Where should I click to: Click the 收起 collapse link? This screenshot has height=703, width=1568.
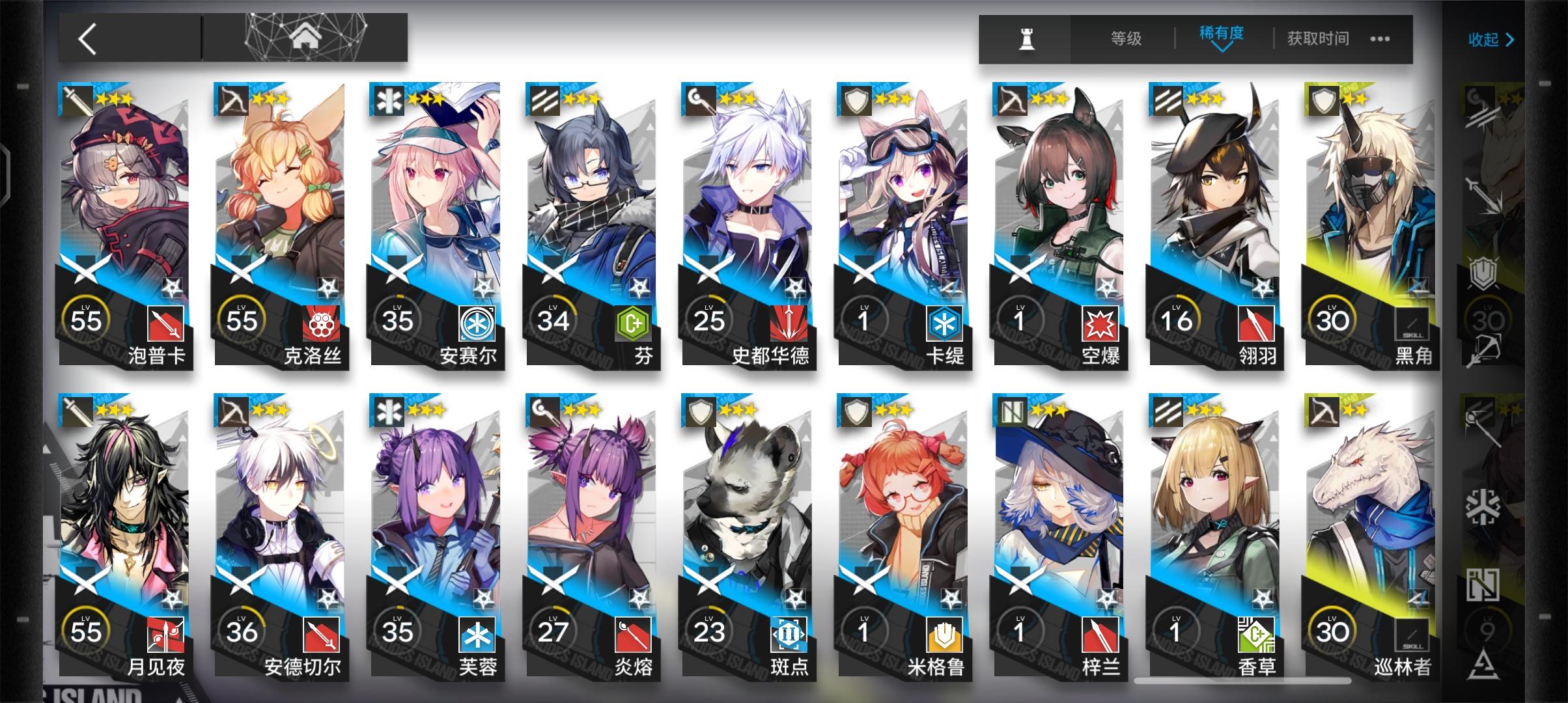tap(1490, 39)
